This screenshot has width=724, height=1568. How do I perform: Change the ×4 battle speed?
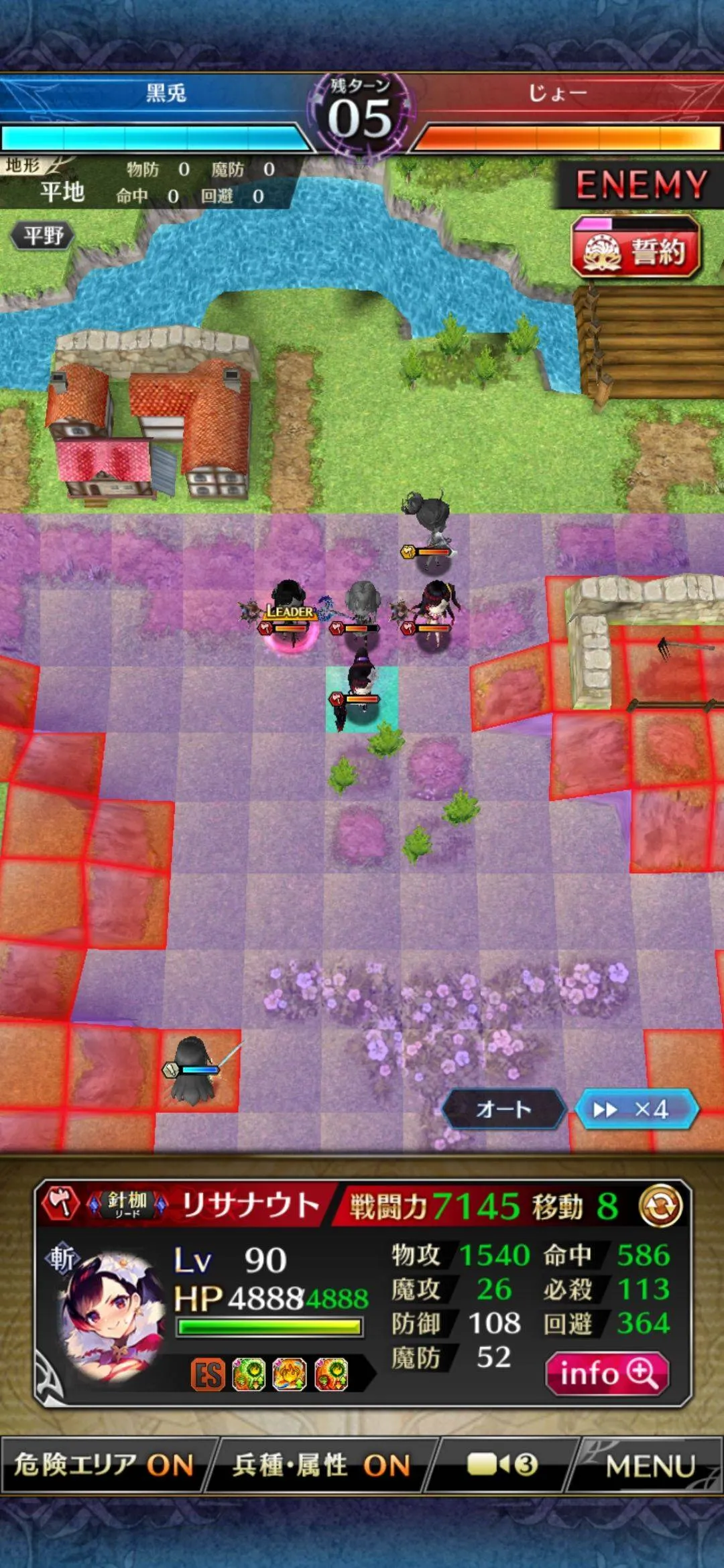click(636, 1109)
